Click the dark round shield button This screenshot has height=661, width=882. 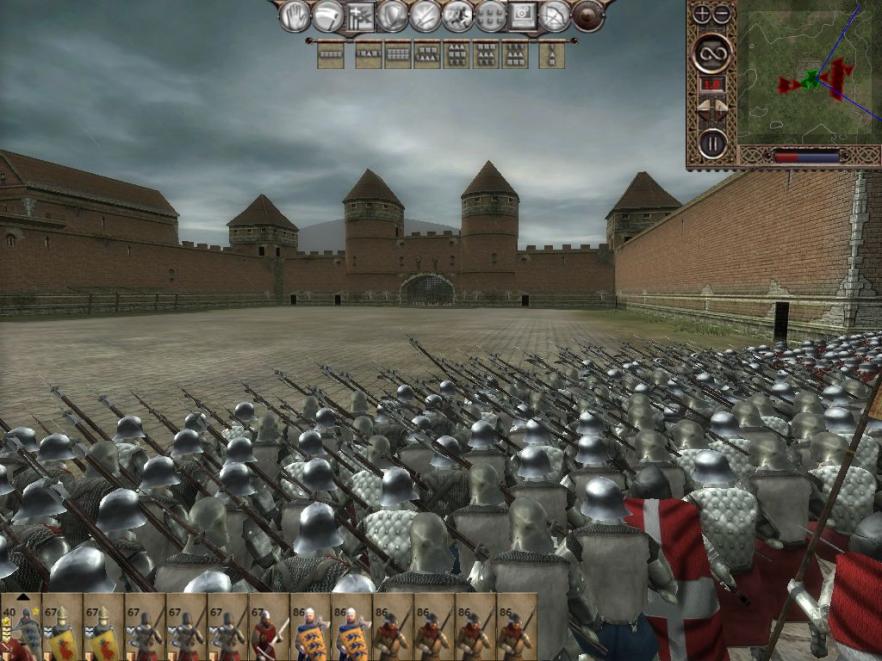pos(588,15)
